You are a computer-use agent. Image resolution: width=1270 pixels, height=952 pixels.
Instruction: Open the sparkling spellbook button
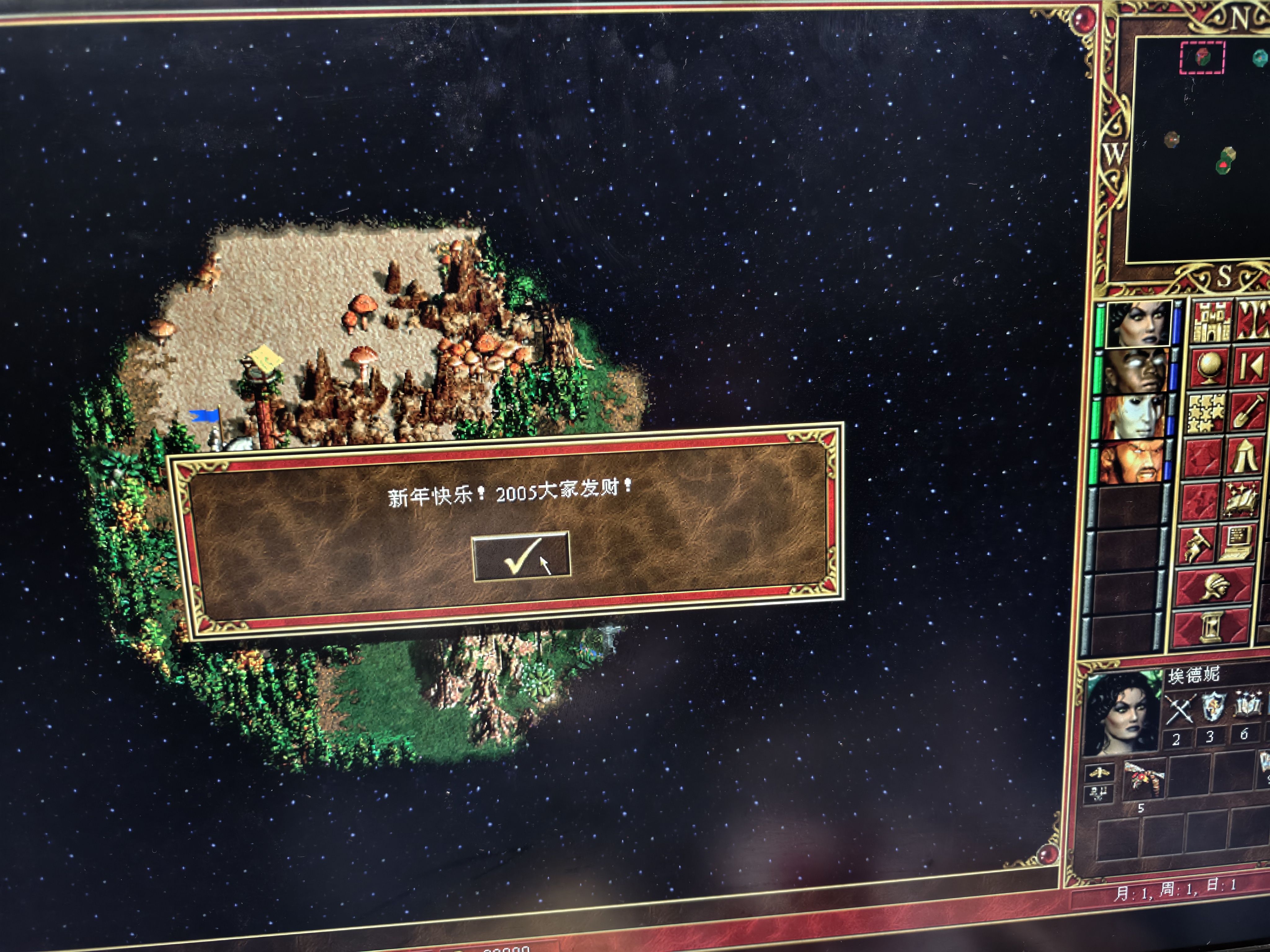[1241, 501]
